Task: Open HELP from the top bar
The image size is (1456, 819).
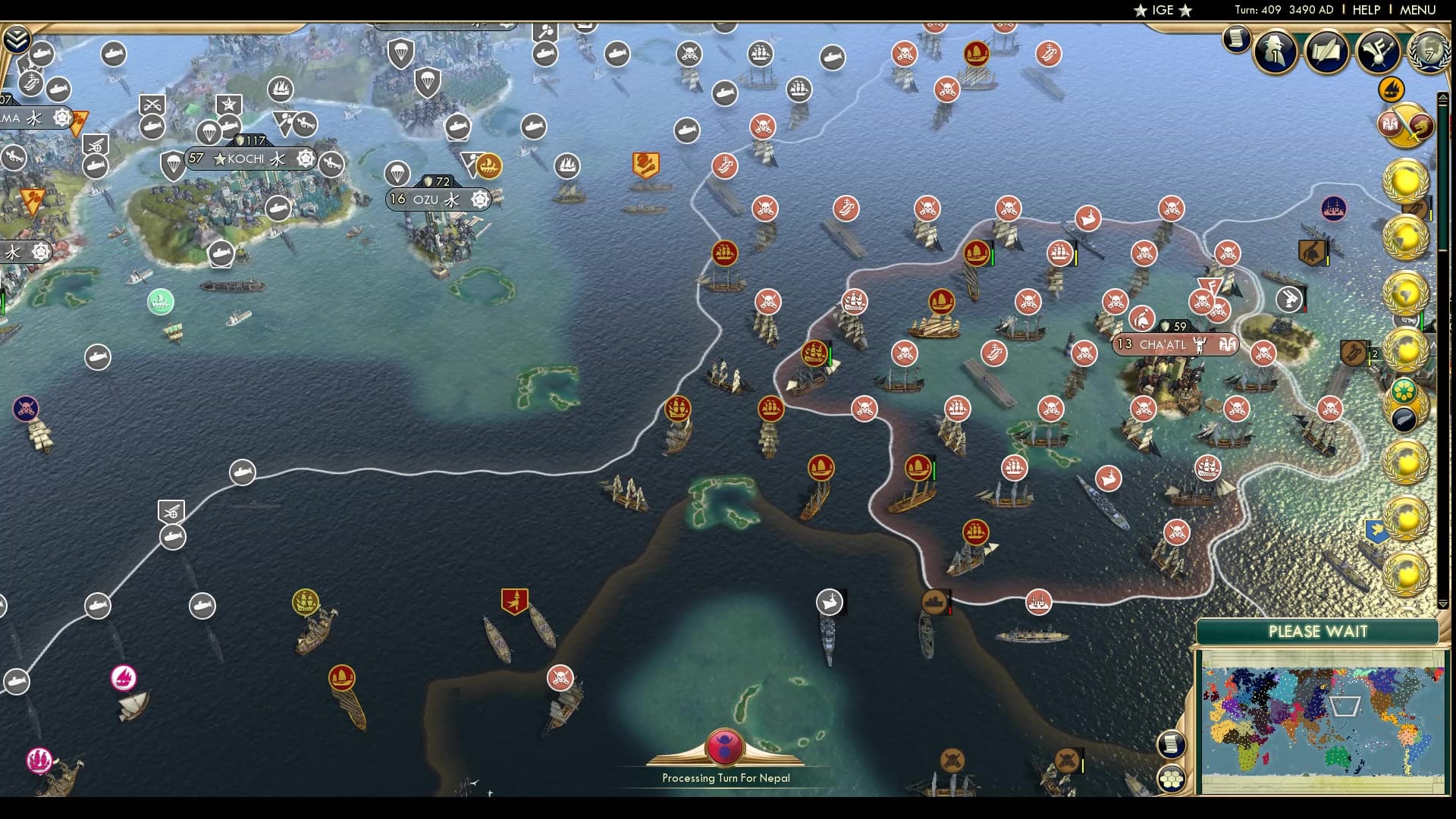Action: (x=1365, y=10)
